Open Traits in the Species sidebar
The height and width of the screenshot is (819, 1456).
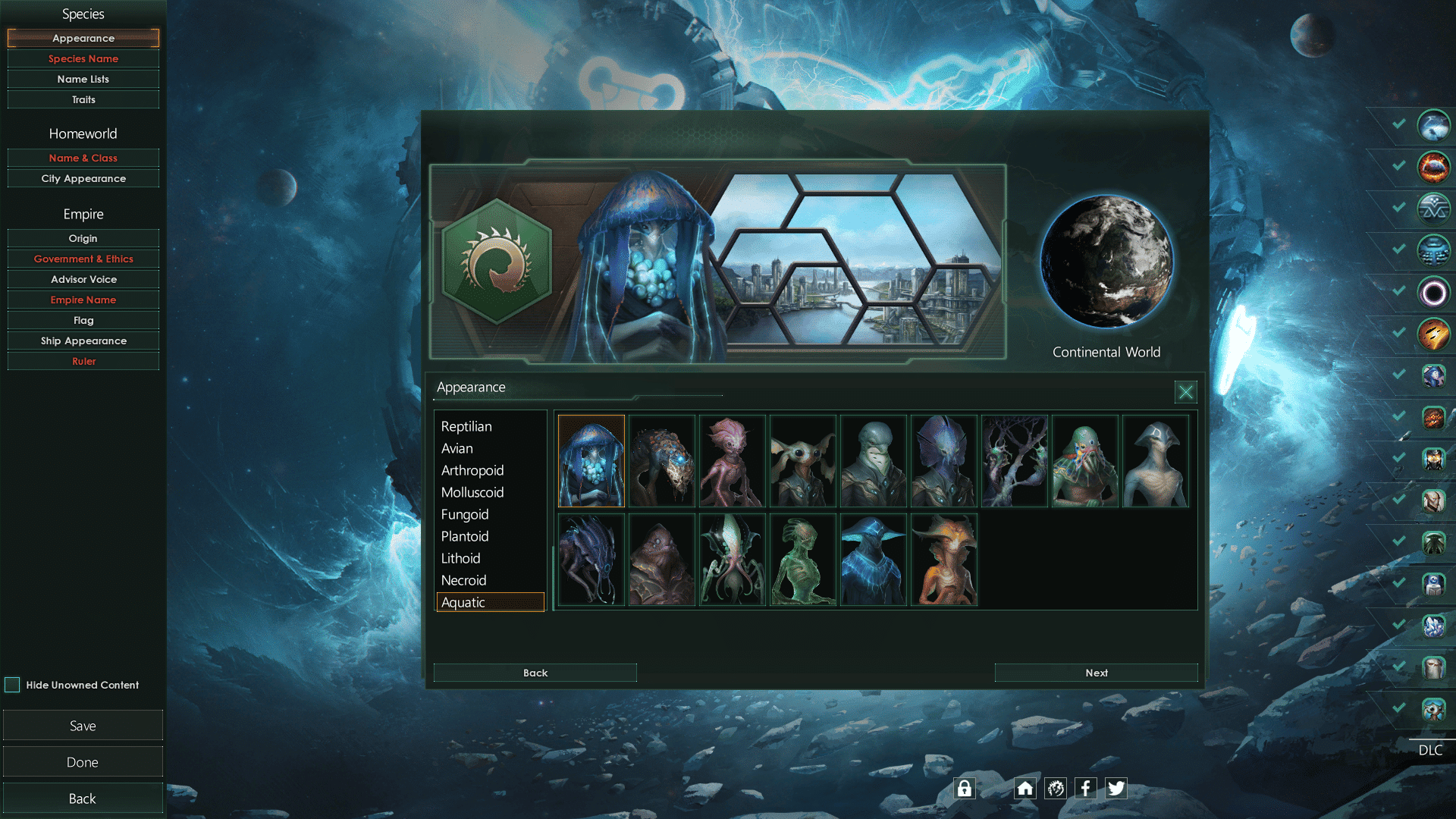(83, 99)
